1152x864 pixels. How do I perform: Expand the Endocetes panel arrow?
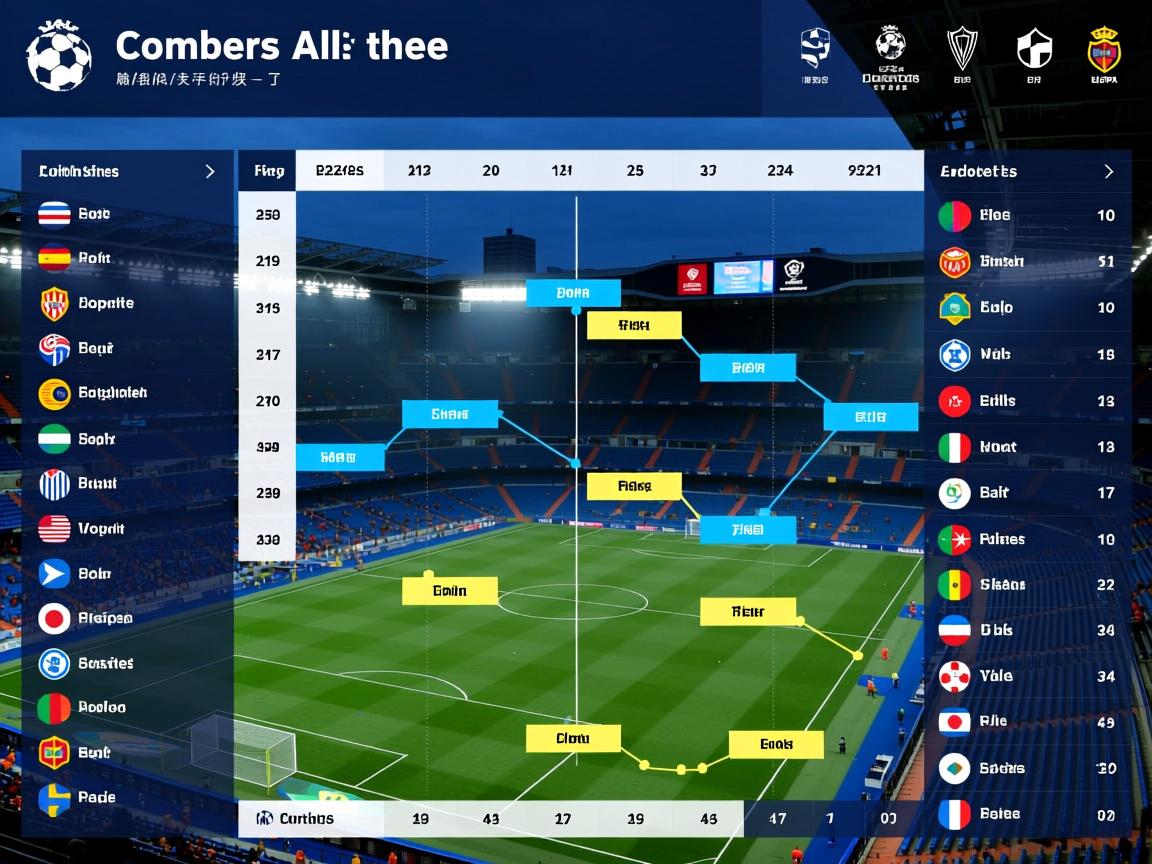1108,171
